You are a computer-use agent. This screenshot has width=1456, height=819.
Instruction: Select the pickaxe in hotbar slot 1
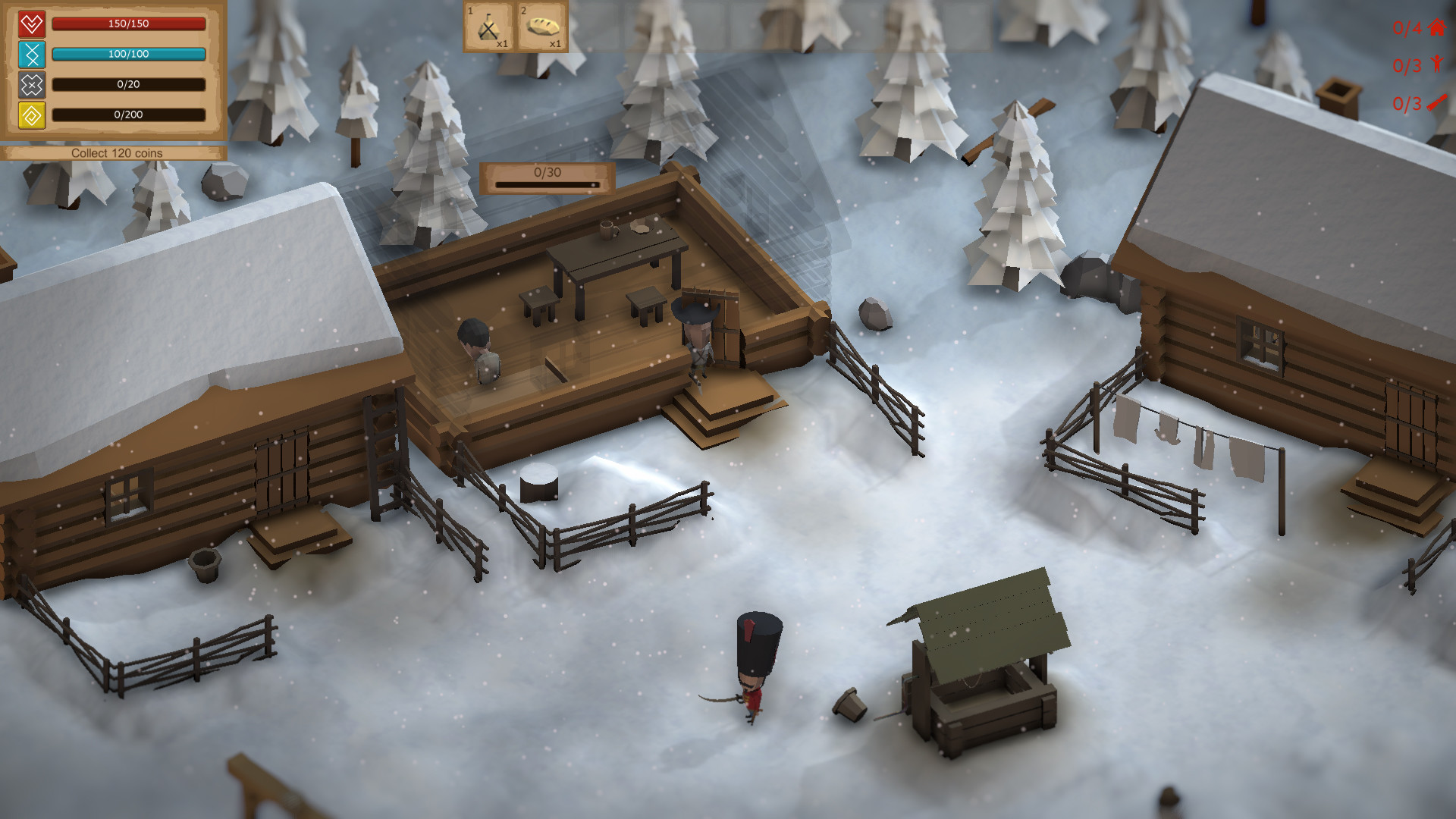(488, 27)
